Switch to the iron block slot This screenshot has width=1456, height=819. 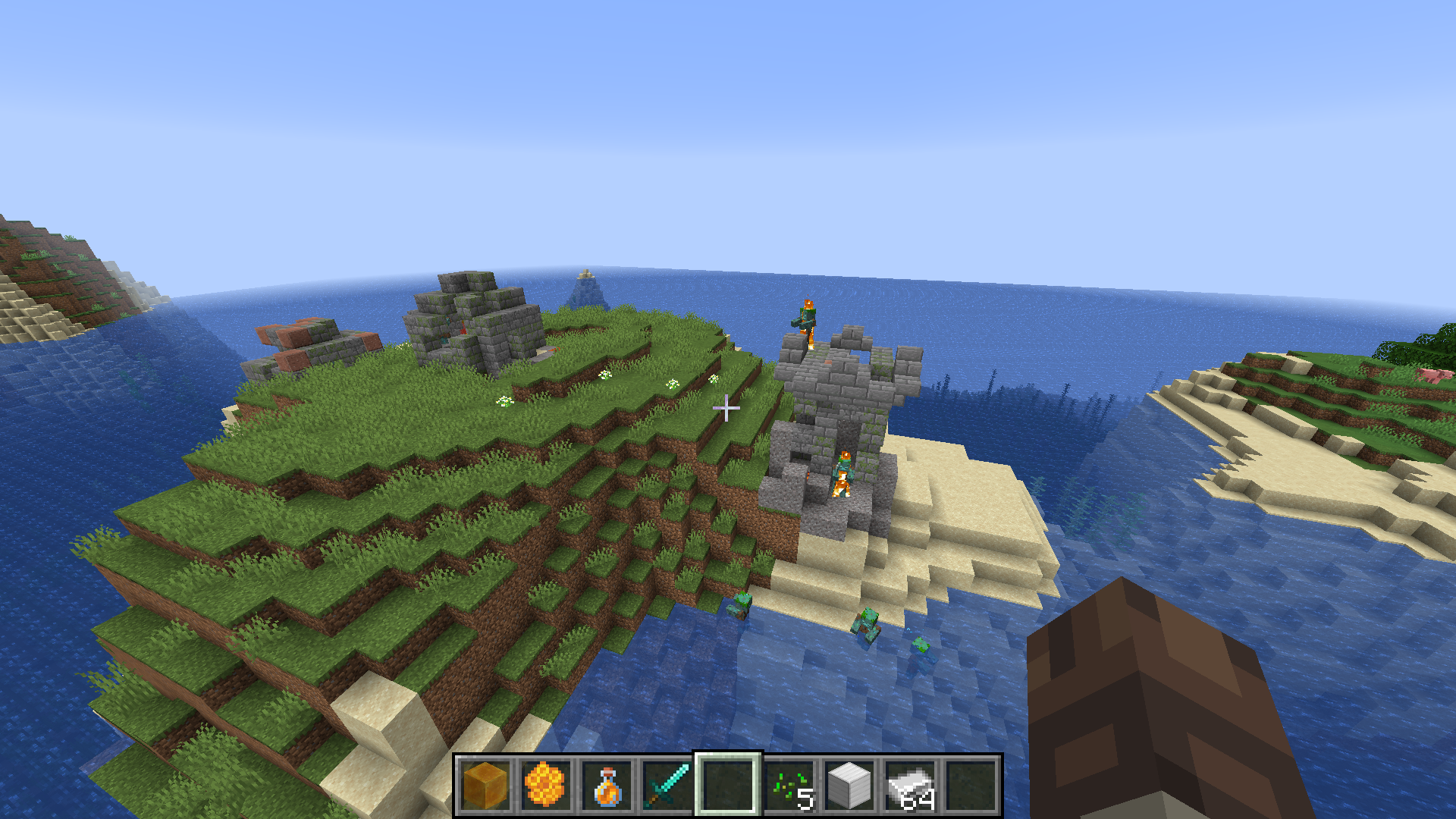coord(849,786)
